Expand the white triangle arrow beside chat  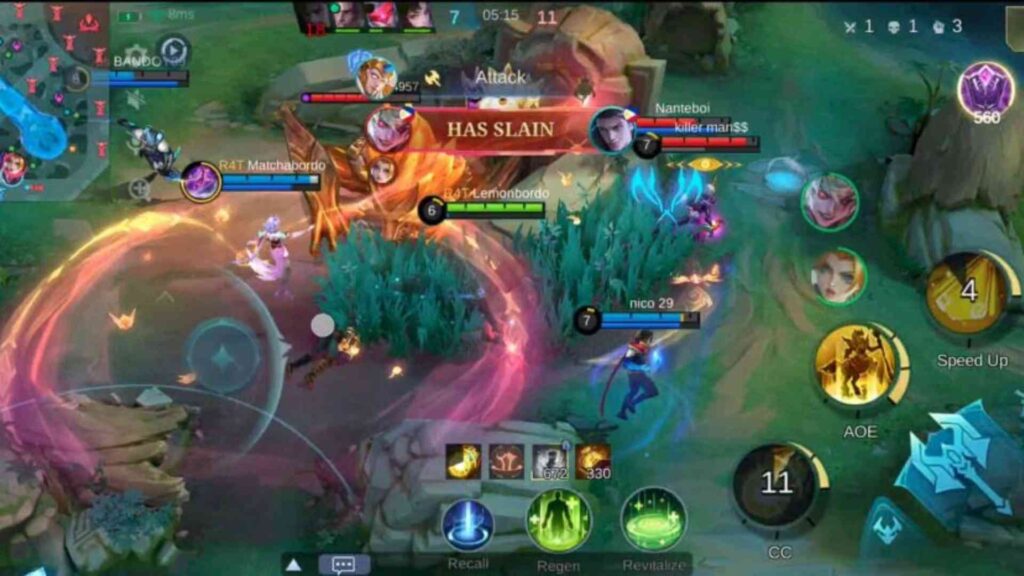(x=294, y=565)
